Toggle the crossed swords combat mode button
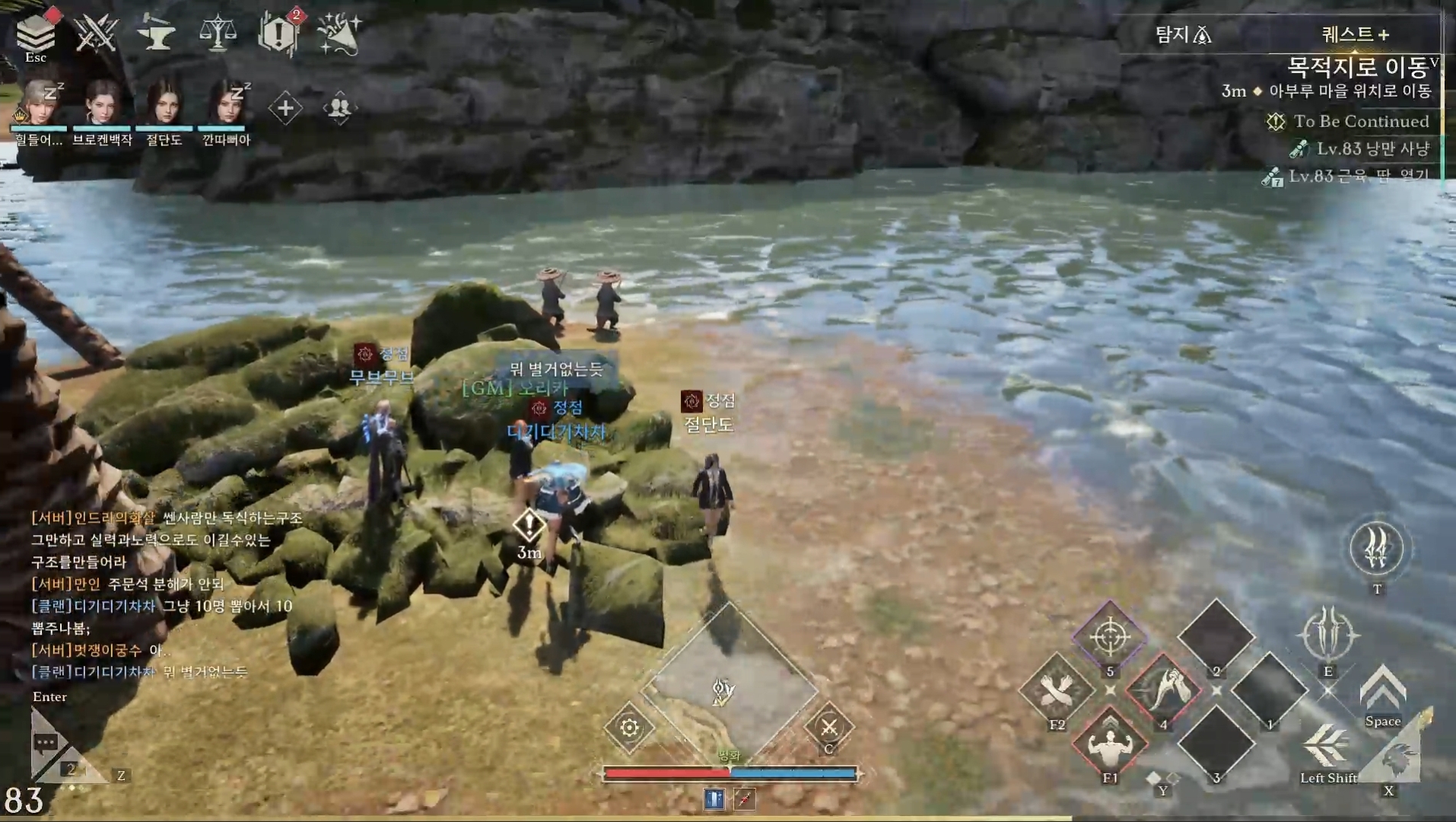The image size is (1456, 822). (829, 728)
